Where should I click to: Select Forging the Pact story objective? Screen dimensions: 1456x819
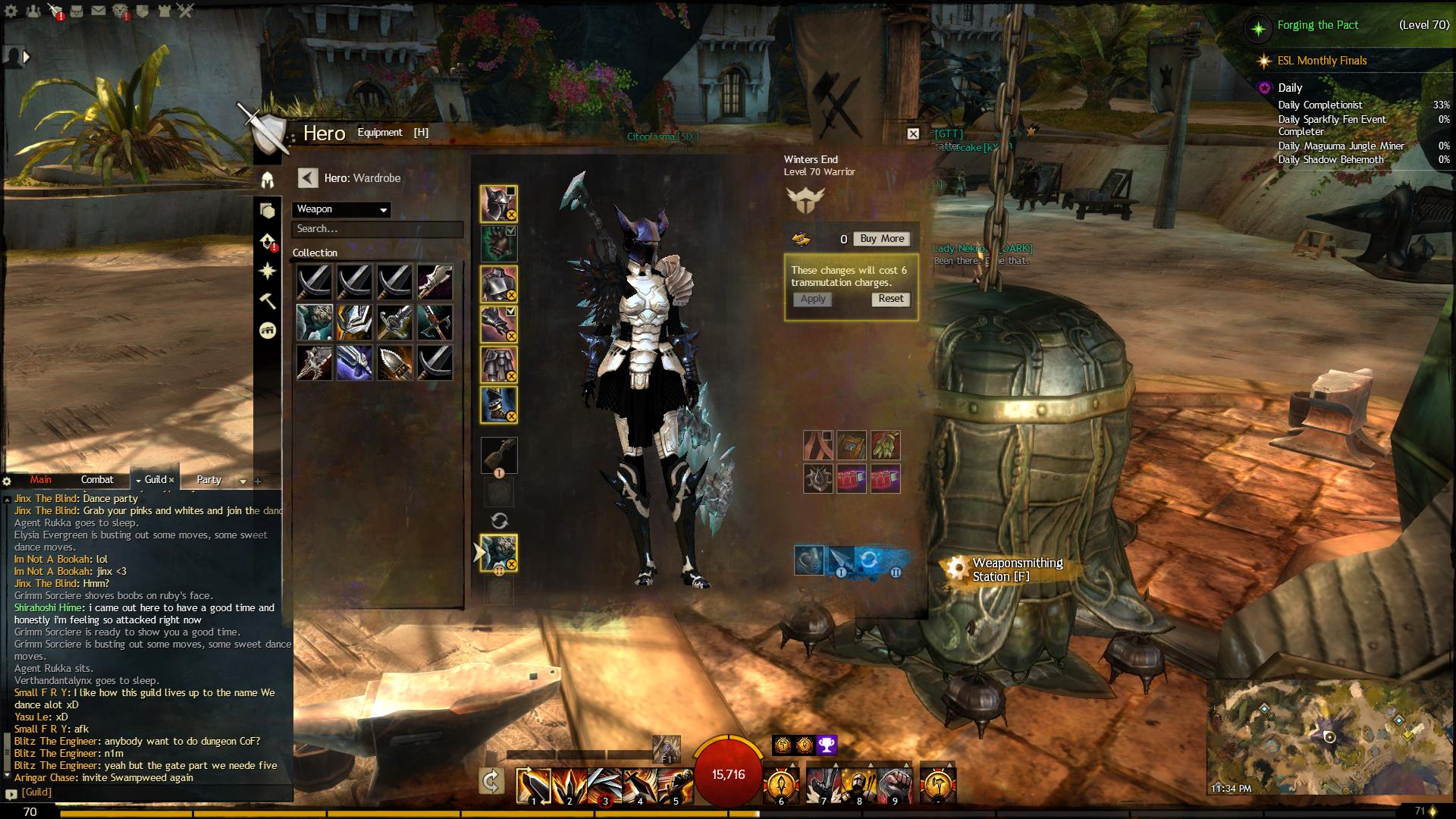[x=1317, y=25]
